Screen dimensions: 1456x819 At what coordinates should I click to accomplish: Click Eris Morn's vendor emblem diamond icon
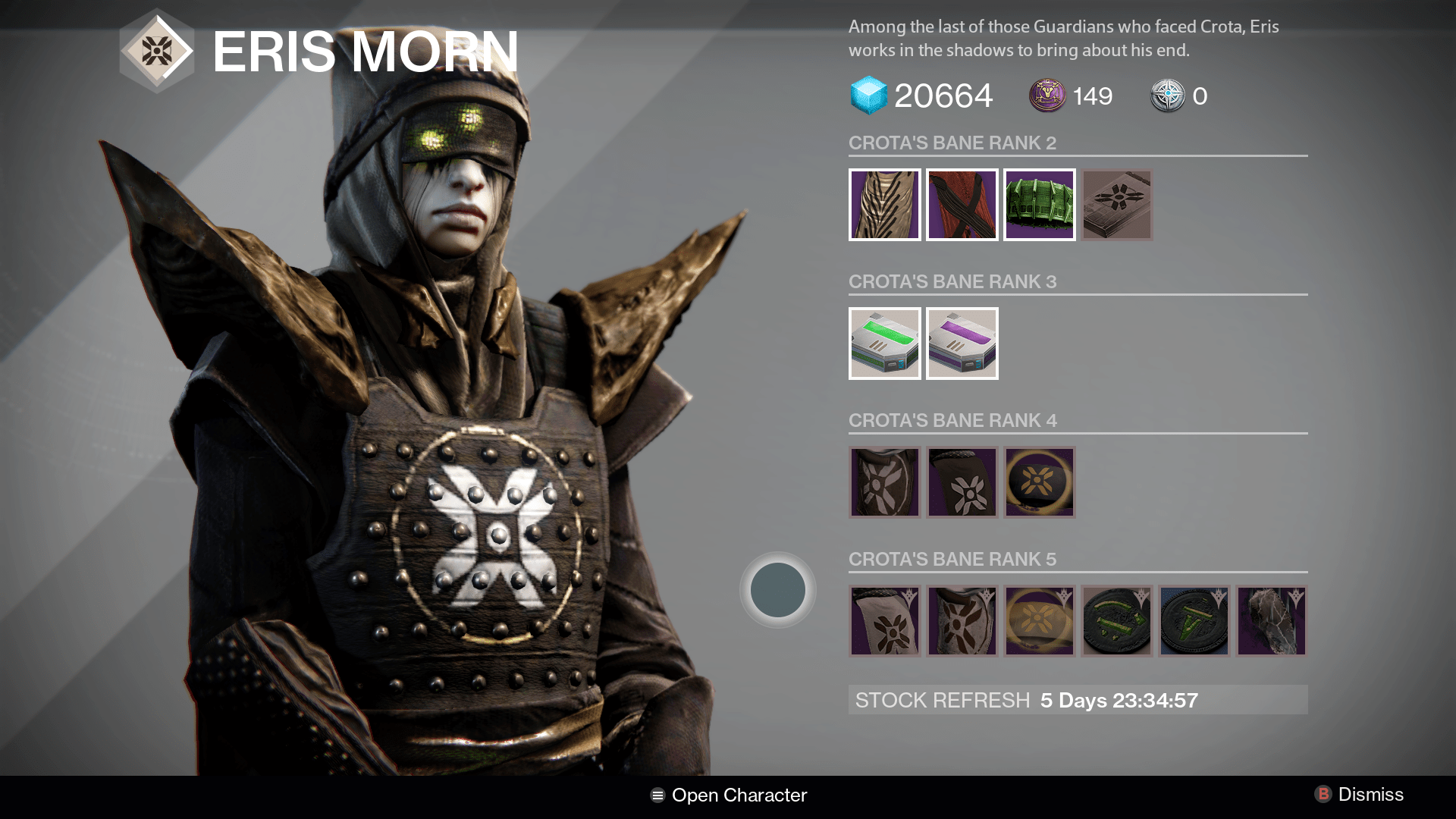(157, 52)
